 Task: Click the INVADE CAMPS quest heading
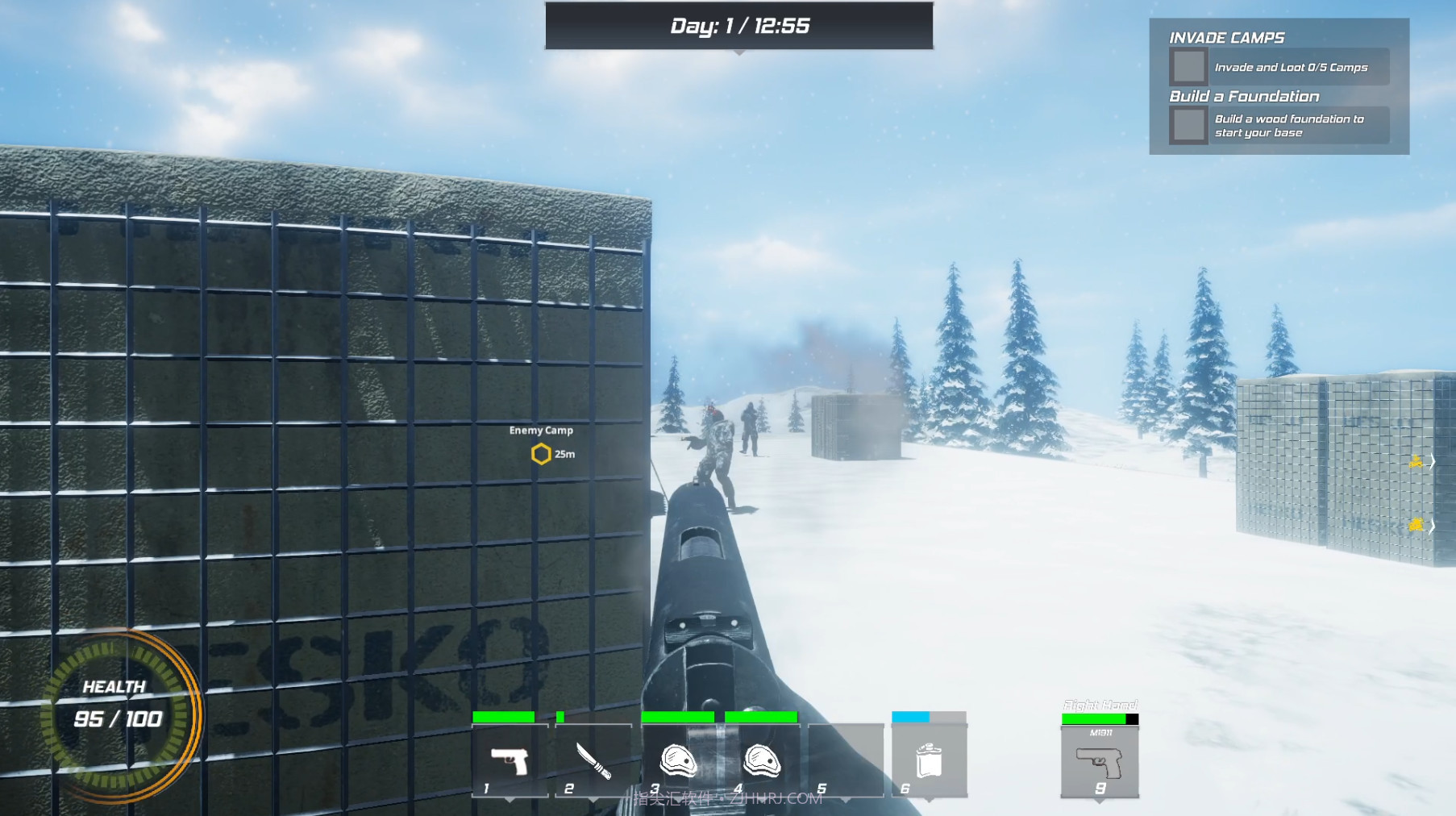[1226, 37]
